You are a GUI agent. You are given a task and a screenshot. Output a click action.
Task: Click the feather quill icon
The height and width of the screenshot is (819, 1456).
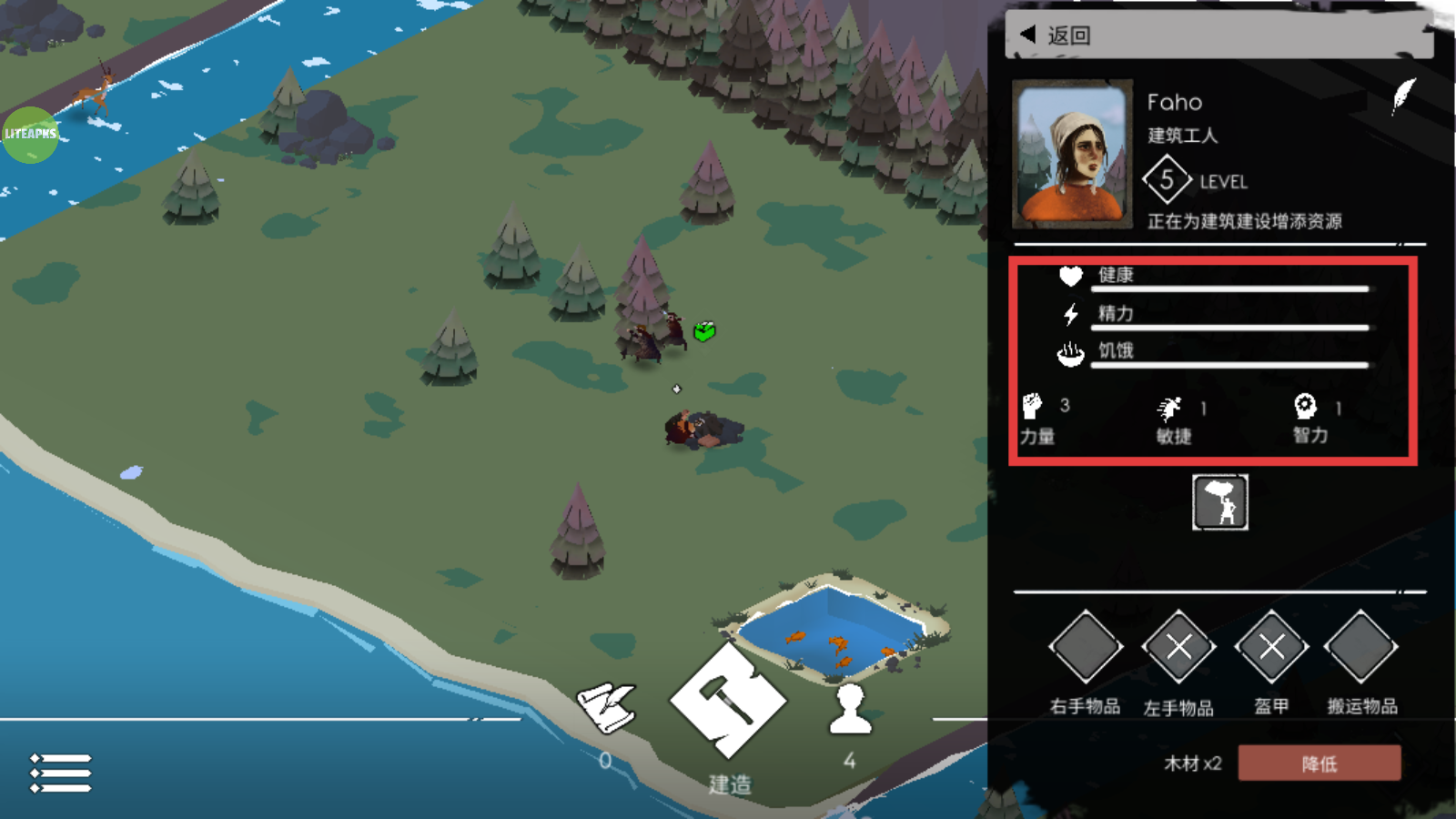[x=1403, y=96]
